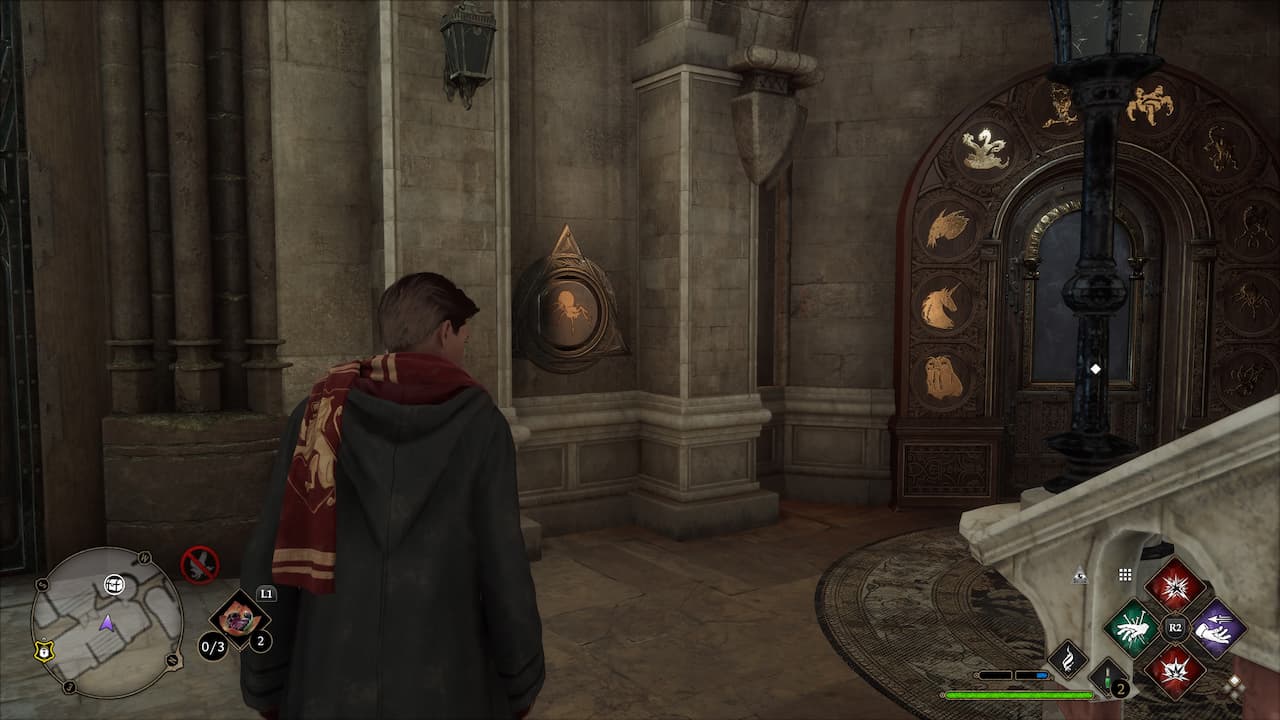
Task: Click the Floo Flame marker on the minimap
Action: (x=114, y=585)
